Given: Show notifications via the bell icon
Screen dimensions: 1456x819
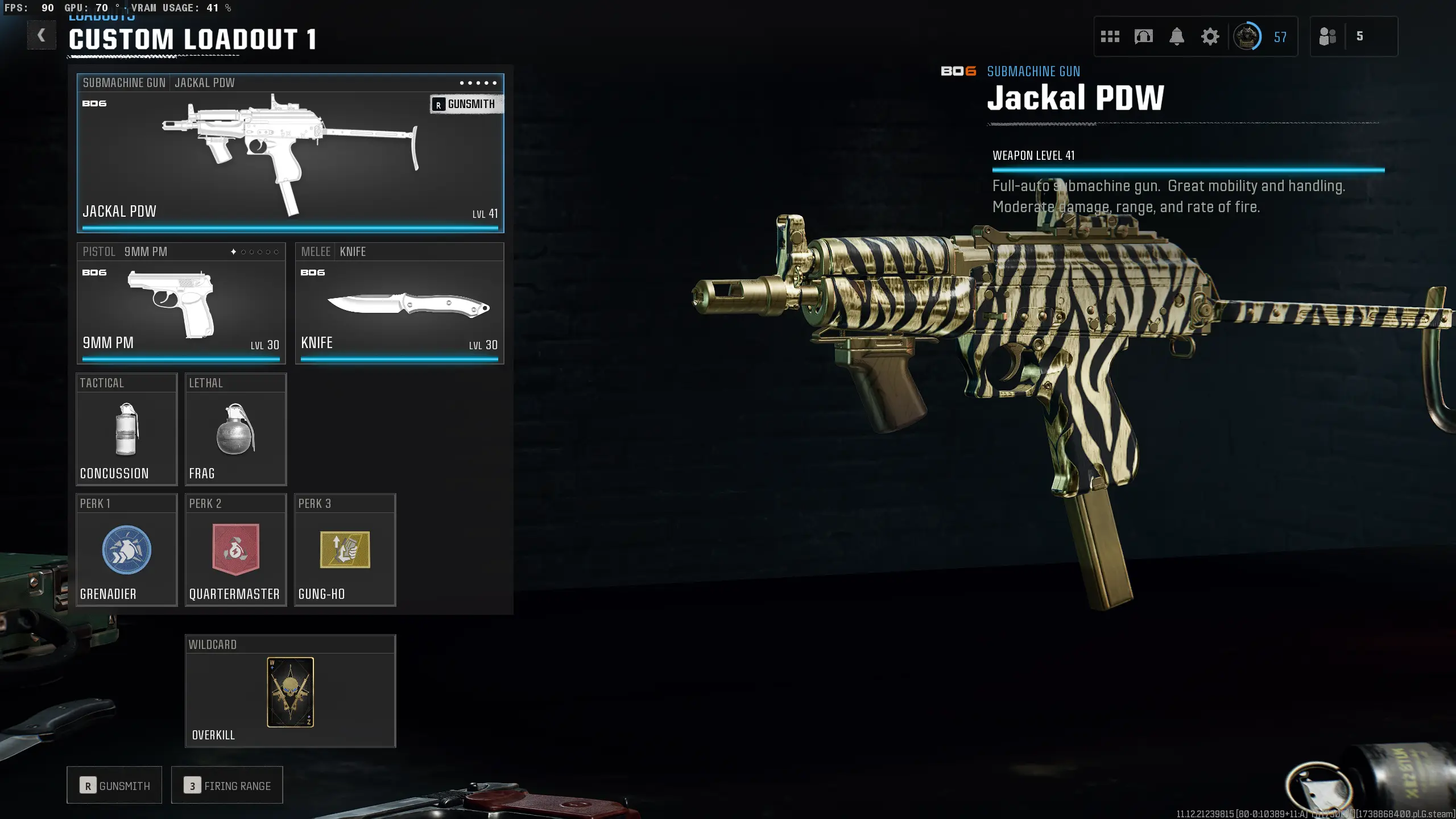Looking at the screenshot, I should click(1177, 37).
